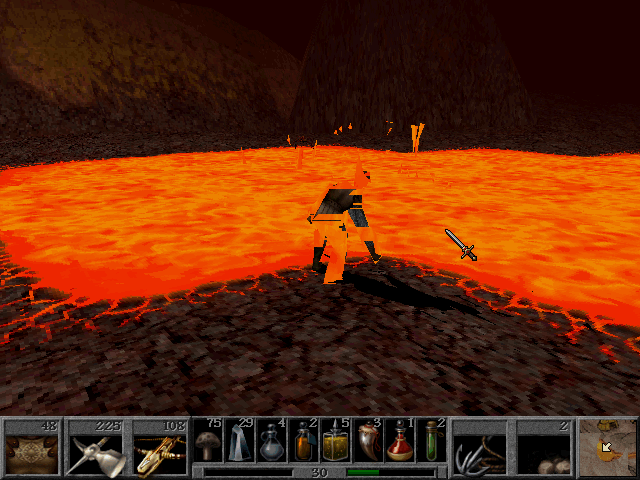
Task: Select the yellow lantern jar
Action: point(336,441)
